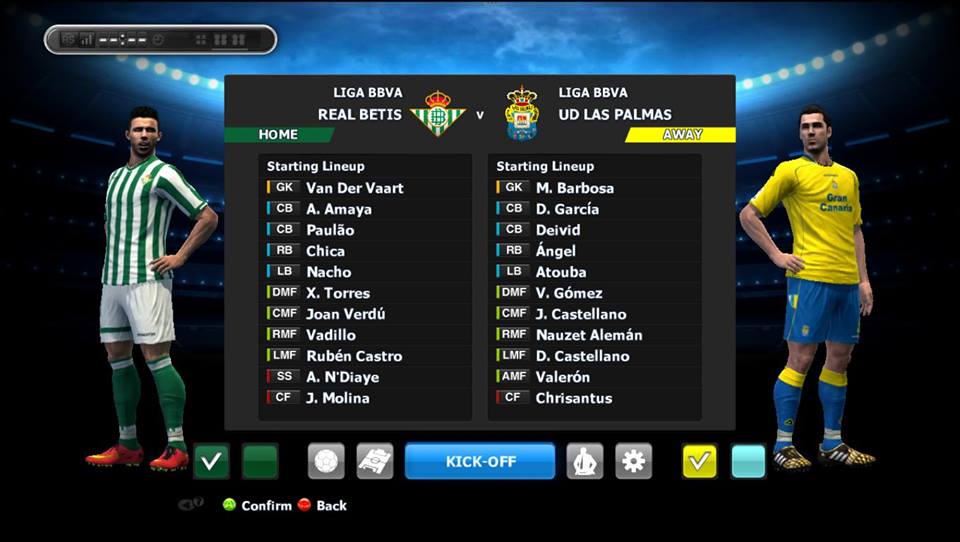Viewport: 960px width, 542px height.
Task: Select M. Barbosa in Las Palmas lineup
Action: [x=574, y=188]
